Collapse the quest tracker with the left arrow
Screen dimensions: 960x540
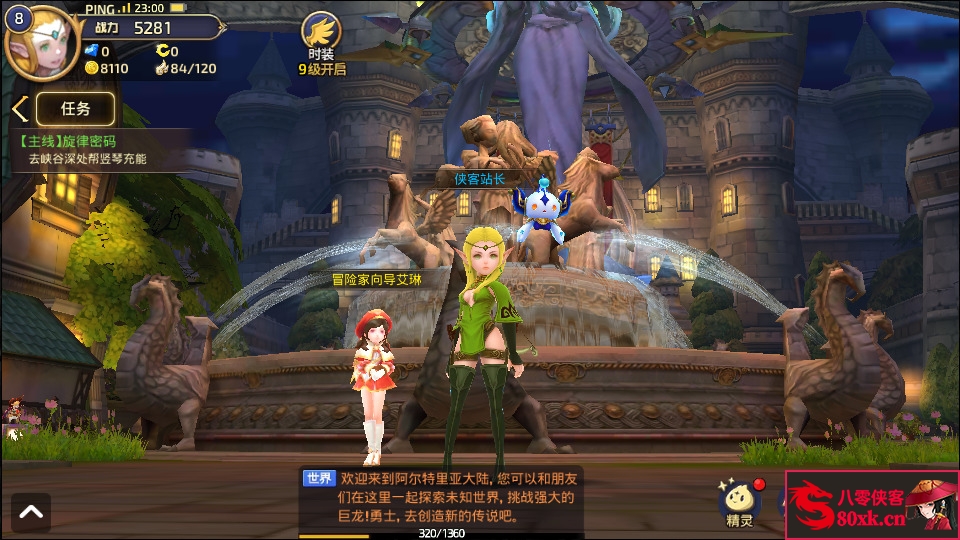point(18,109)
